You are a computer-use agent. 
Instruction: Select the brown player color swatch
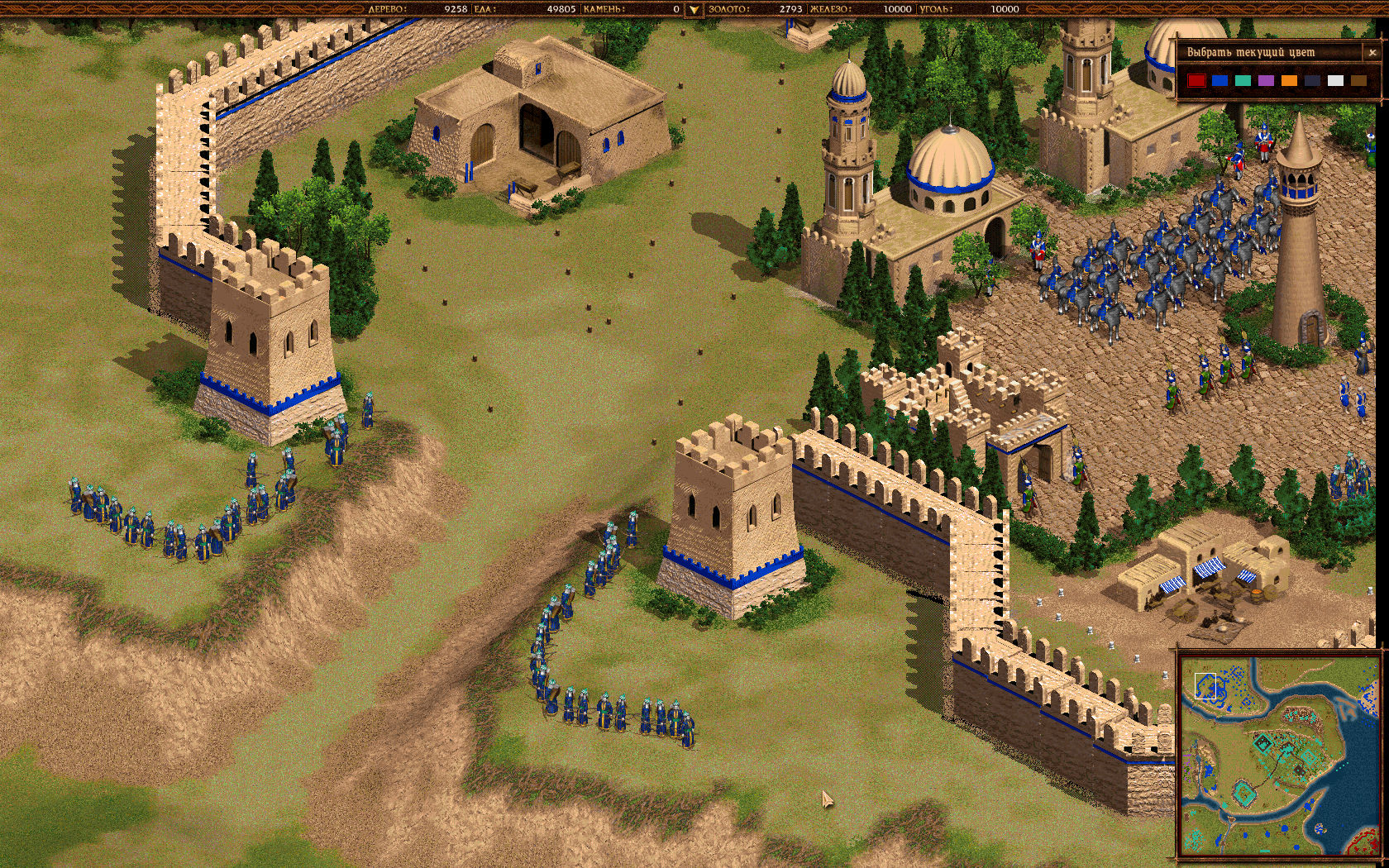pos(1358,80)
